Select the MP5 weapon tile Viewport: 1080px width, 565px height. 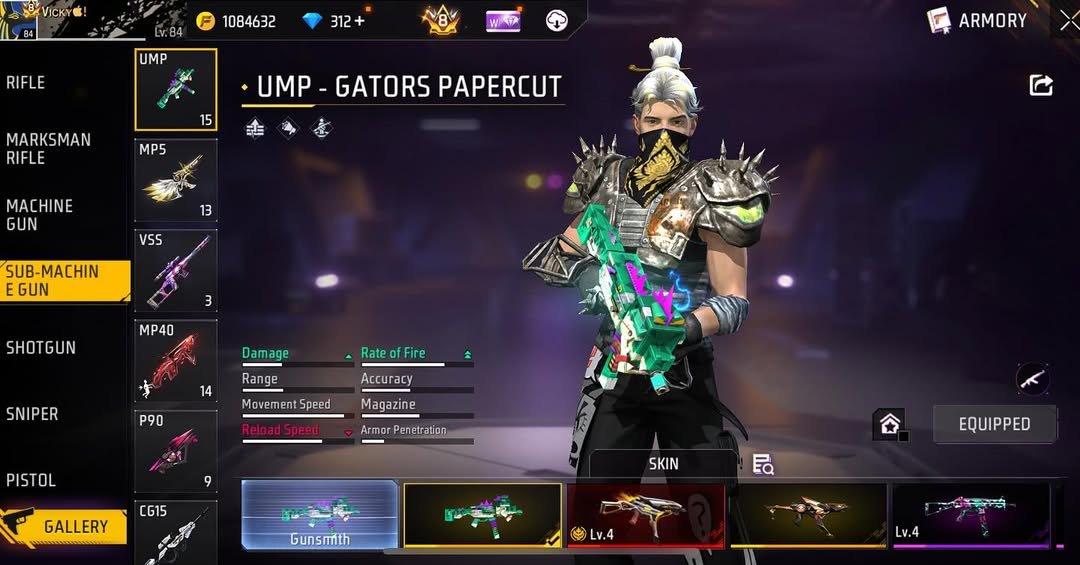click(x=176, y=180)
